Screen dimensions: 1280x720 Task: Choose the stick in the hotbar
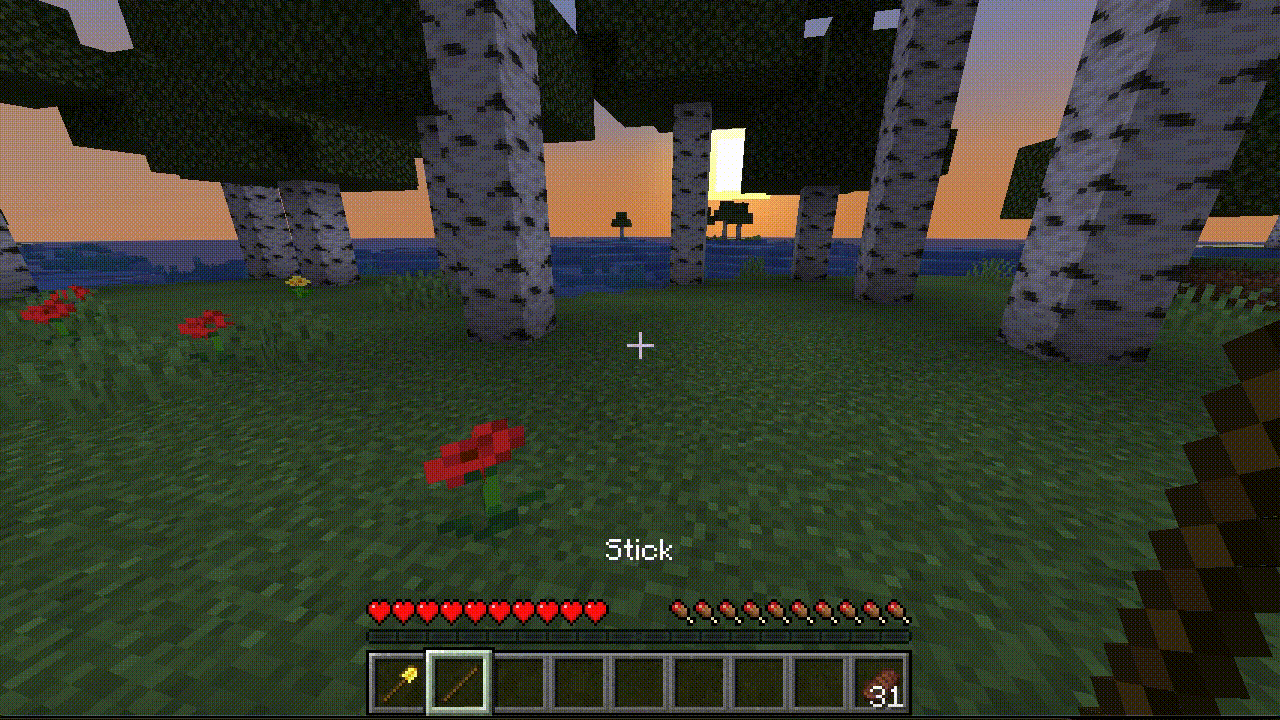click(x=459, y=683)
